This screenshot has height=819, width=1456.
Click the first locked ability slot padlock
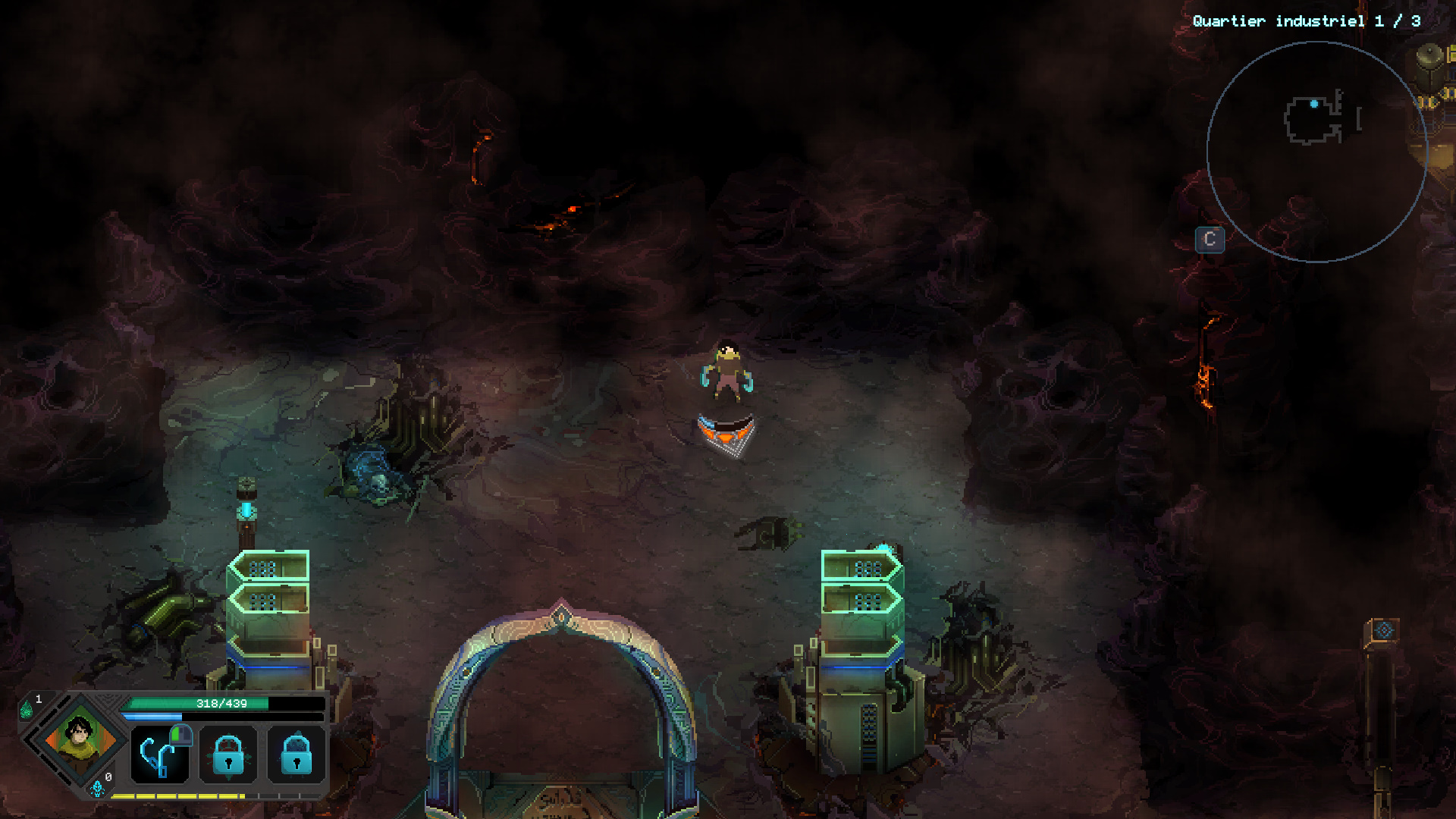[x=228, y=755]
